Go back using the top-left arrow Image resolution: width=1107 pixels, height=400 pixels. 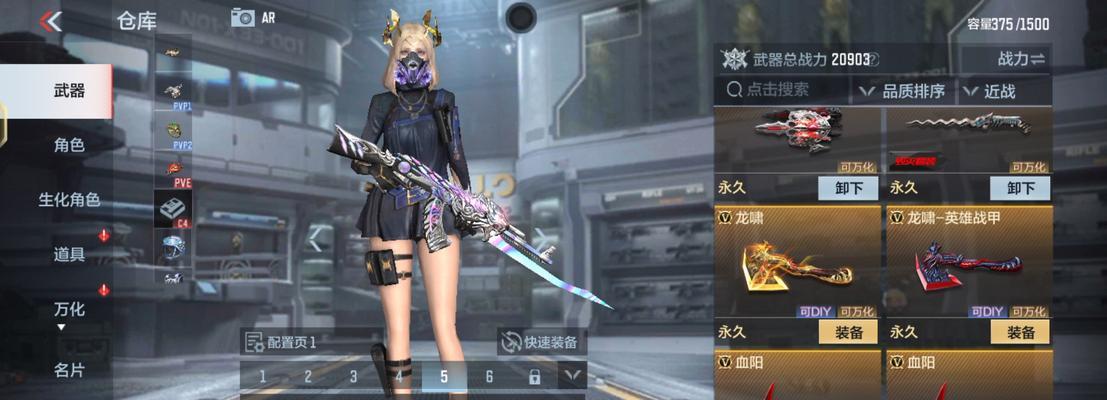[x=50, y=20]
